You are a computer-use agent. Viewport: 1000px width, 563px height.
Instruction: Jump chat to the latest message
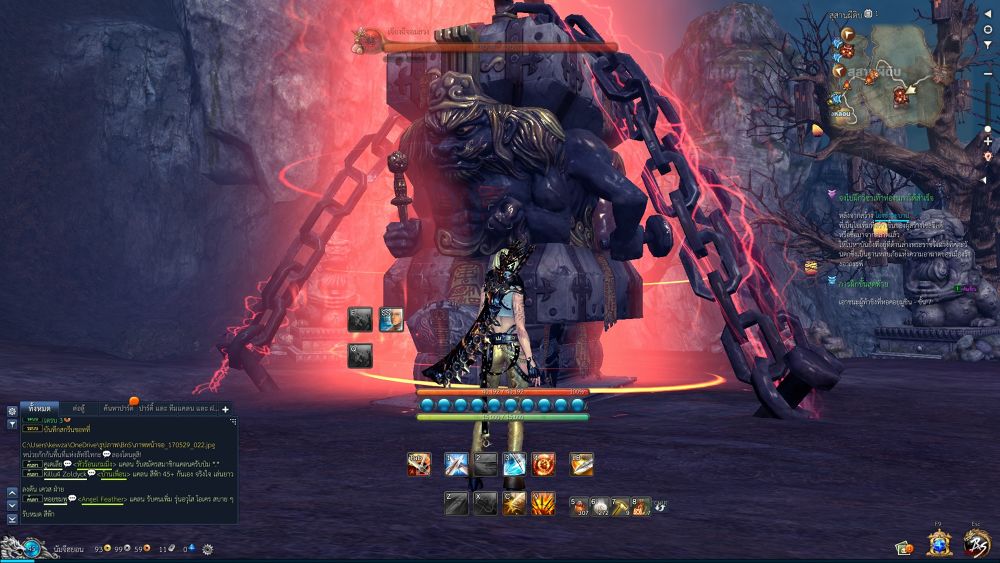click(12, 518)
